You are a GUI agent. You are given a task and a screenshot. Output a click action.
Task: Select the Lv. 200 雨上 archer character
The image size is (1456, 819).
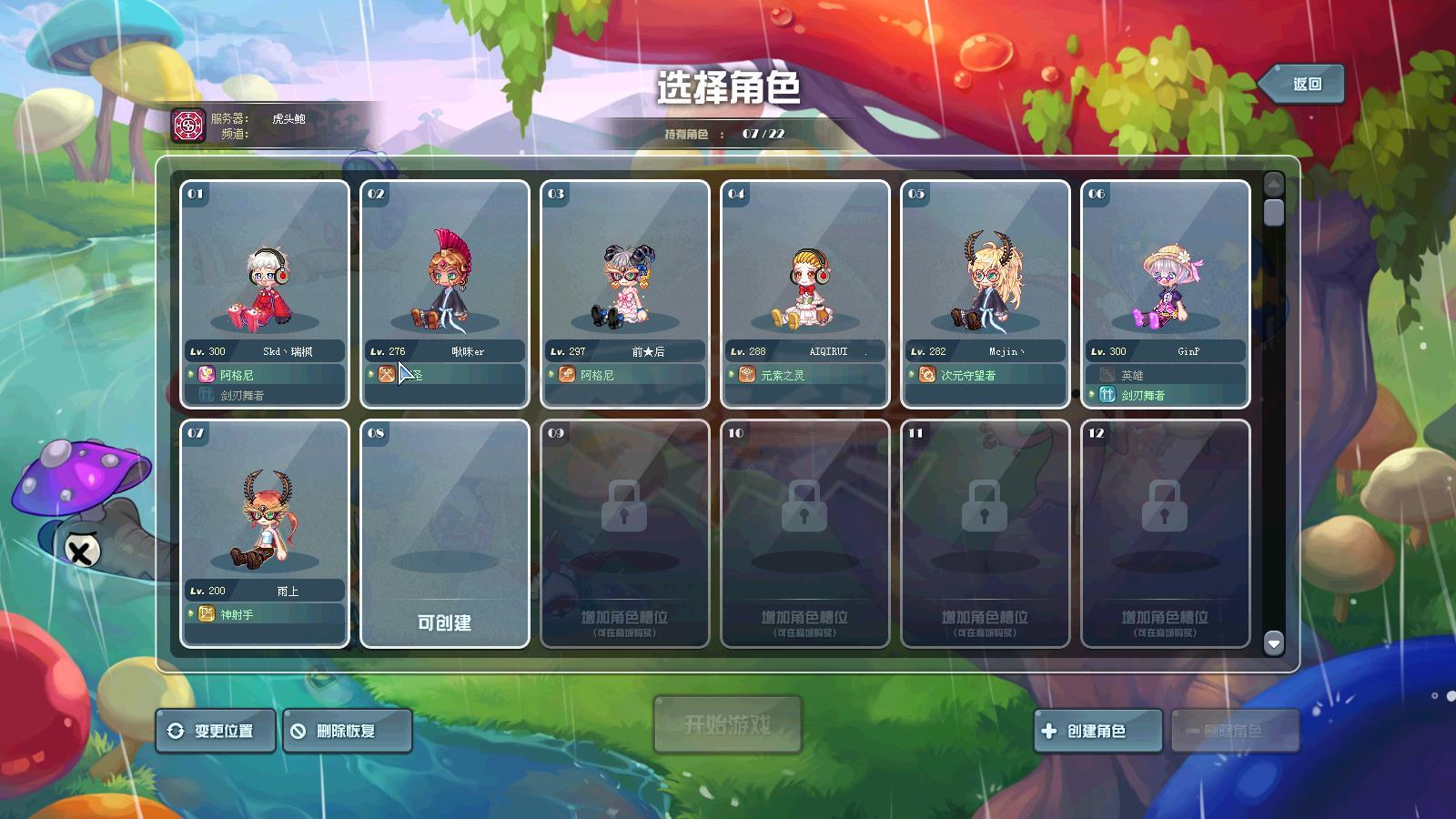click(x=265, y=532)
